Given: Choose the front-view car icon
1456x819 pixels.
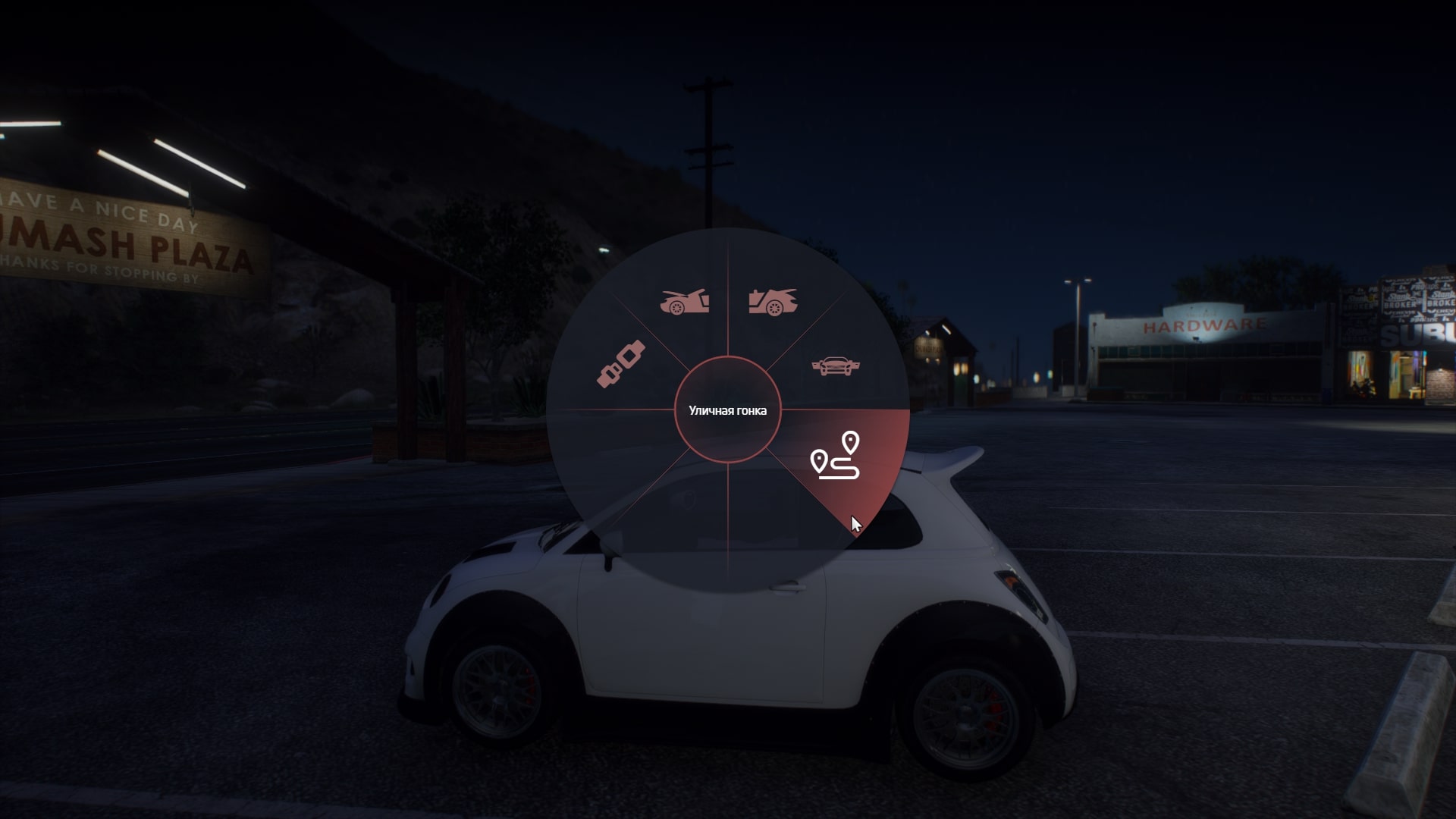Looking at the screenshot, I should 835,366.
